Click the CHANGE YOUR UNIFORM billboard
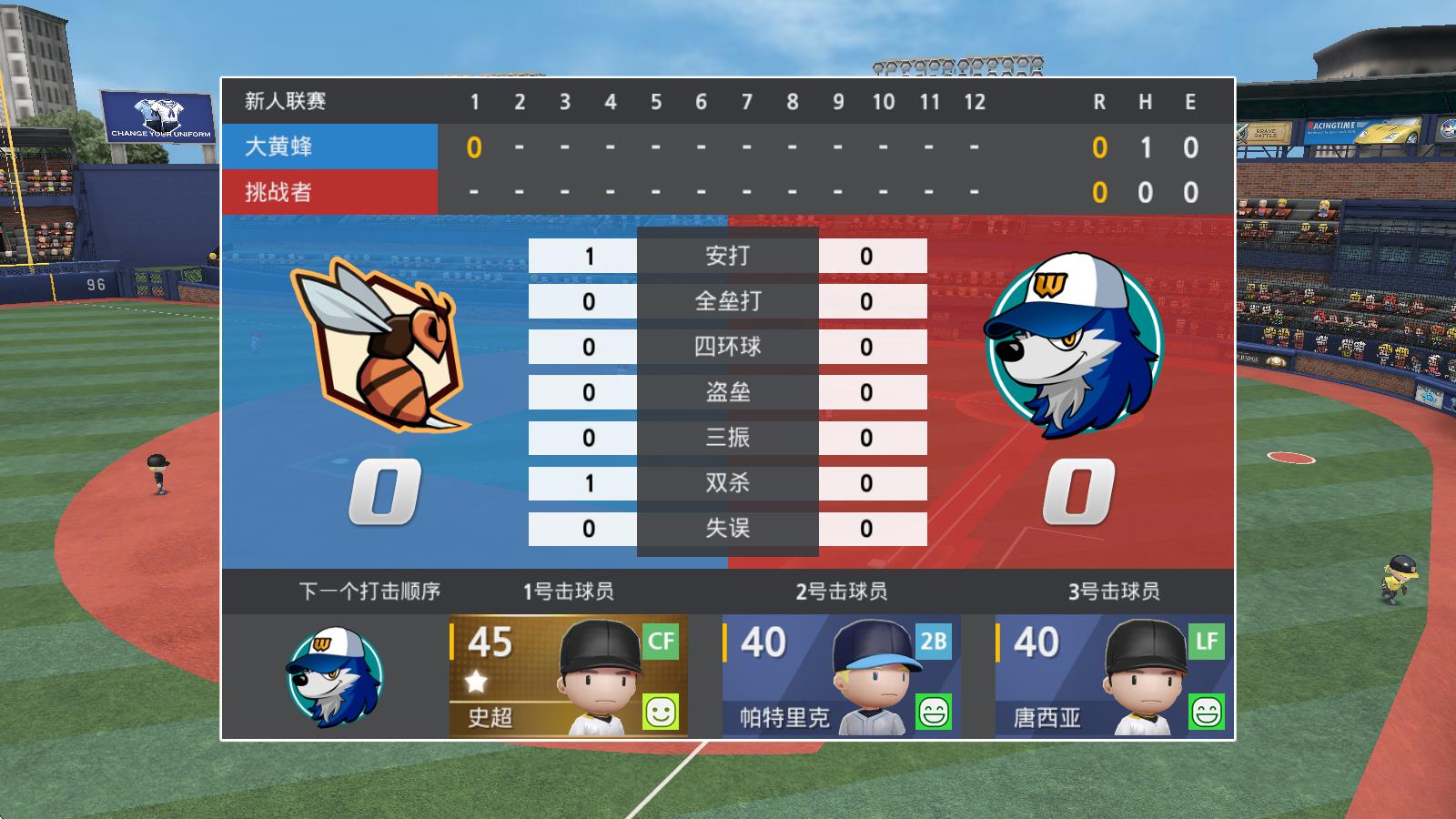The height and width of the screenshot is (819, 1456). point(155,116)
